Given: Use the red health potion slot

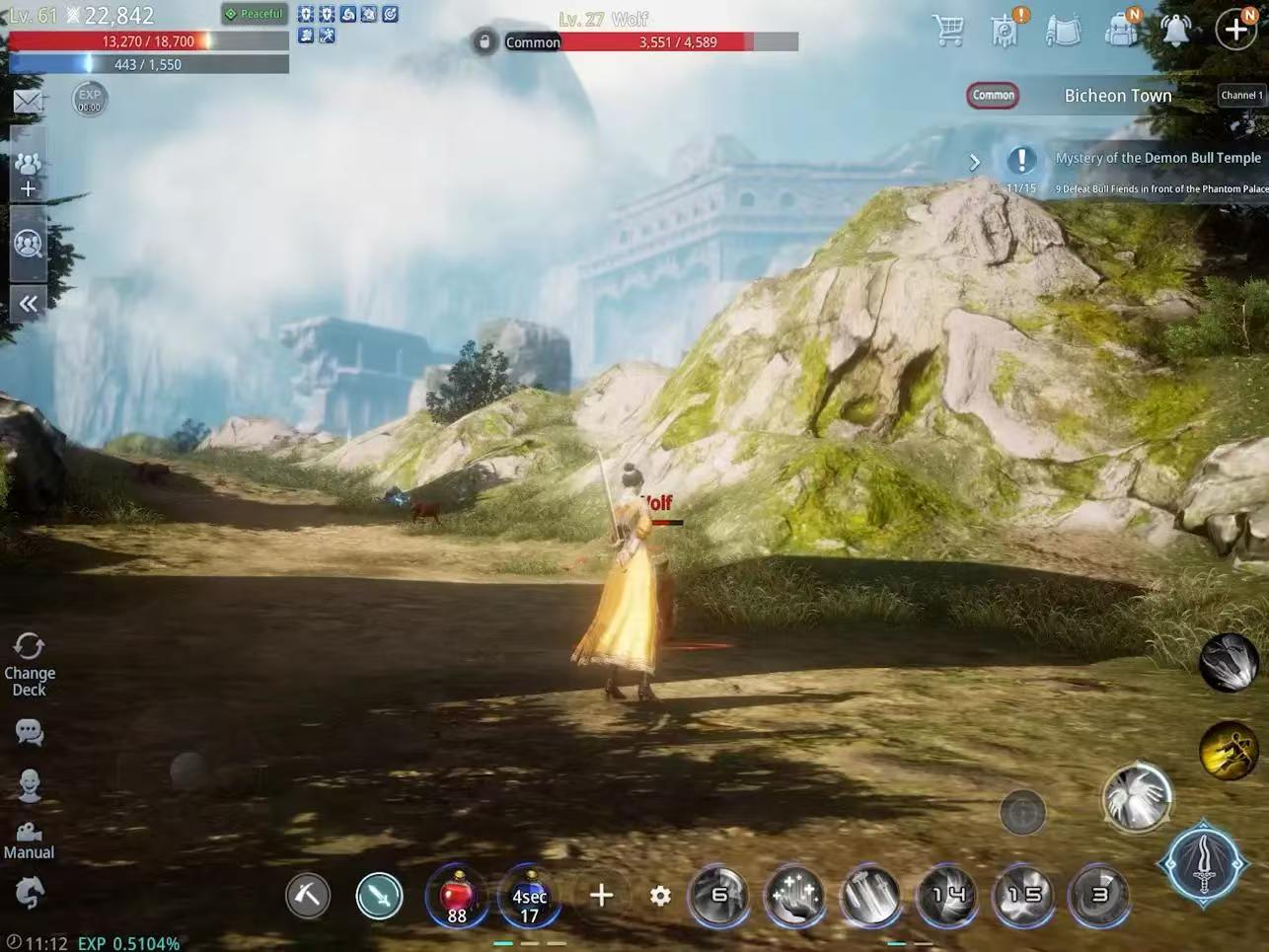Looking at the screenshot, I should pos(457,896).
